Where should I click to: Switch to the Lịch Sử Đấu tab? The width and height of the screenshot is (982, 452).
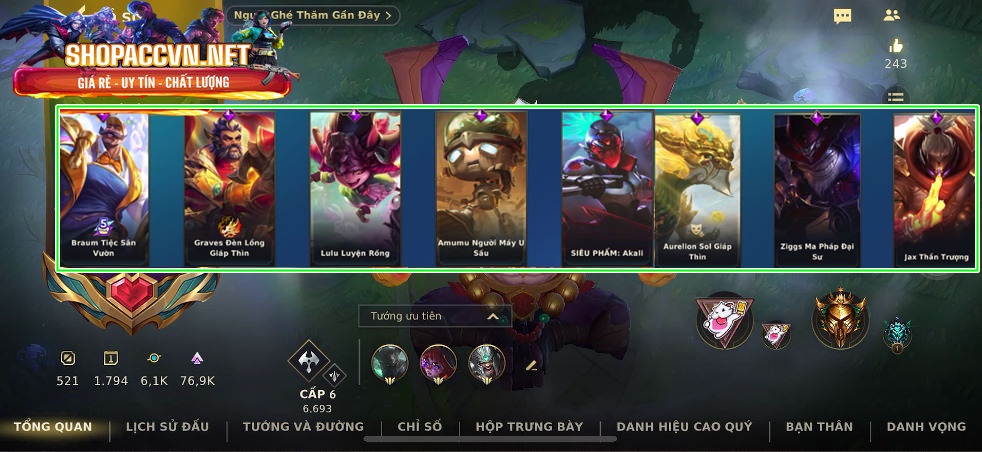point(167,427)
